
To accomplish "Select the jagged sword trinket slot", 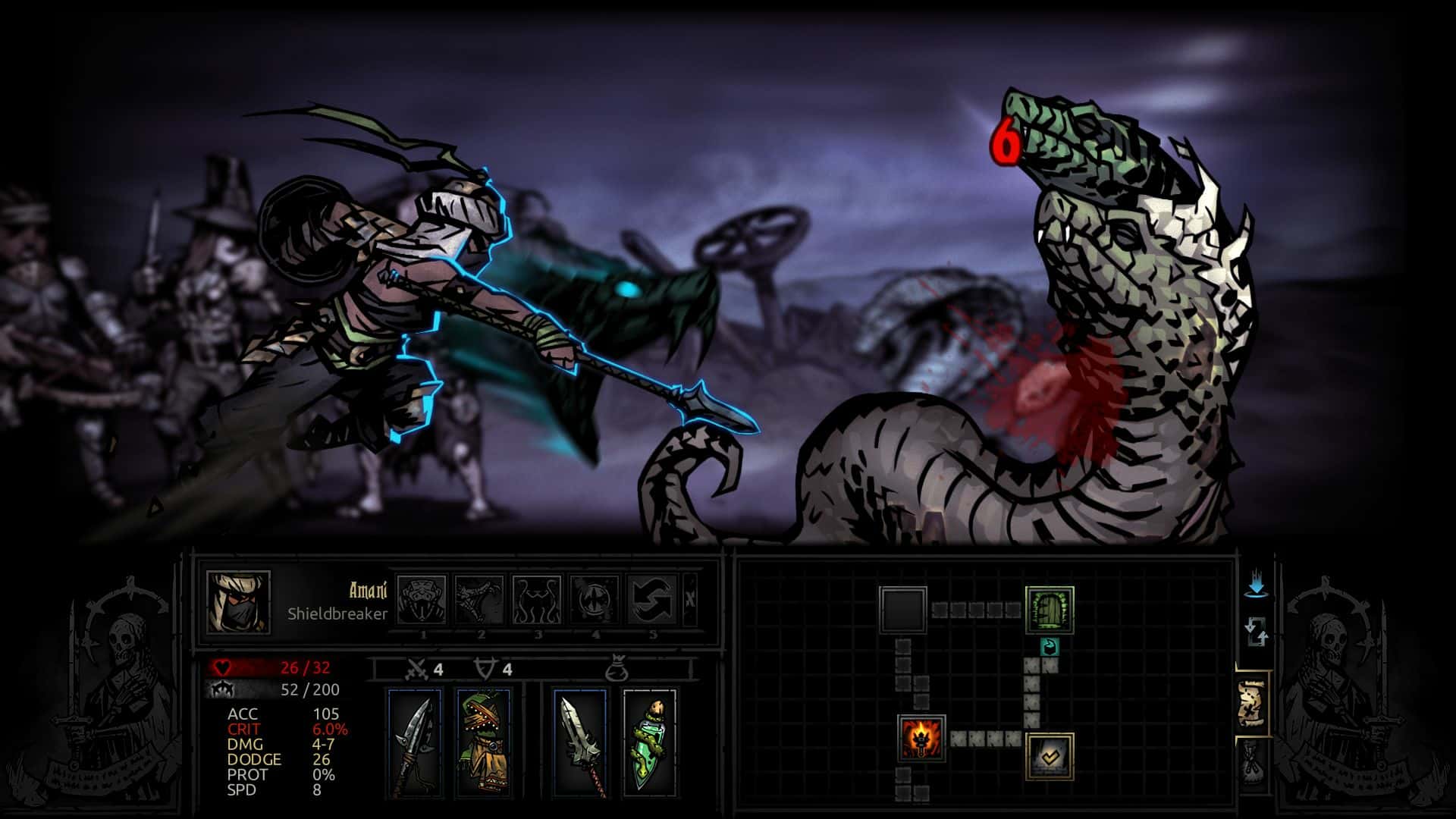I will [580, 742].
